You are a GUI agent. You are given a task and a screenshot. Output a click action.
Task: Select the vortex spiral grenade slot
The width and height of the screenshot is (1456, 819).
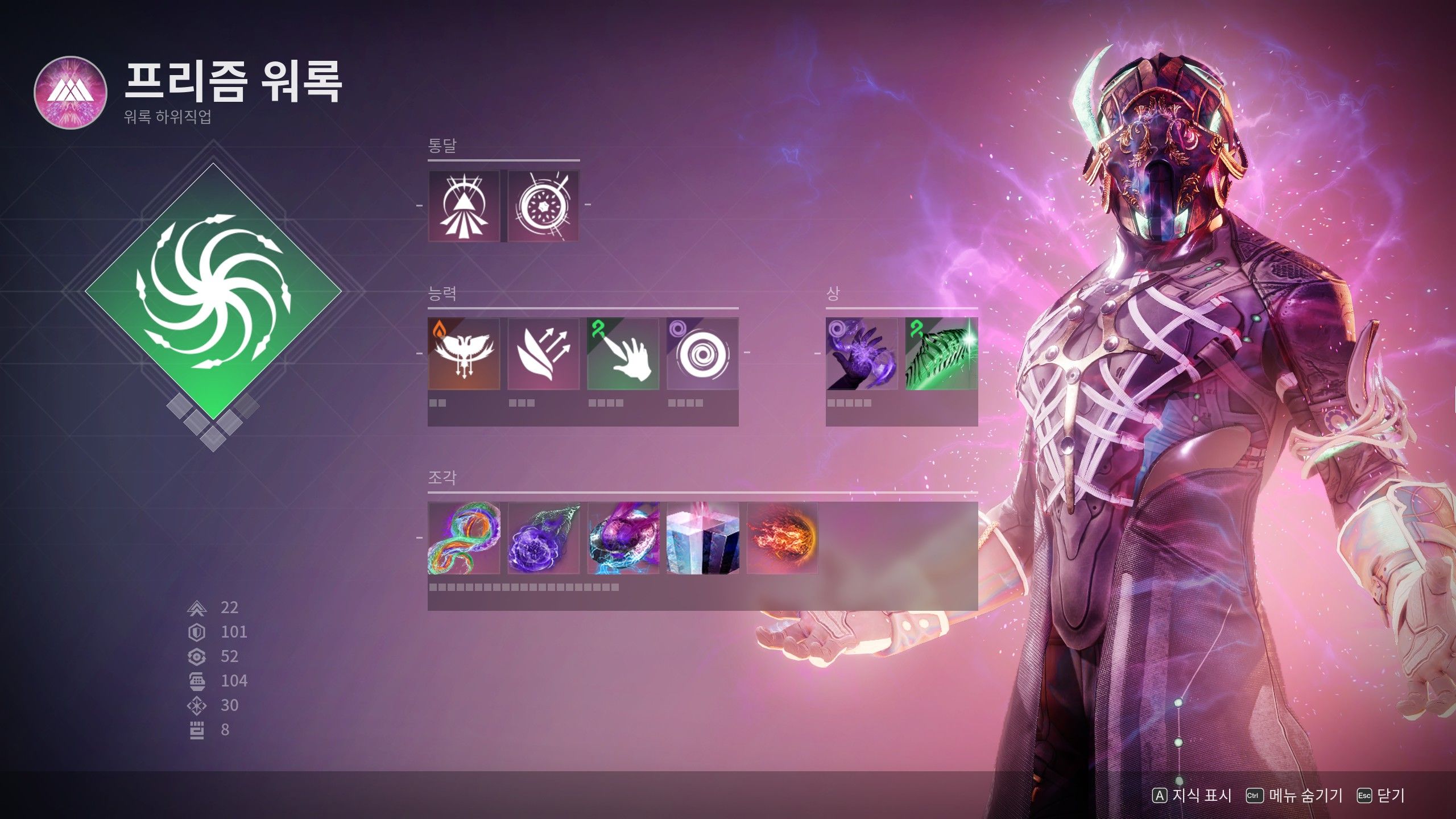click(702, 354)
